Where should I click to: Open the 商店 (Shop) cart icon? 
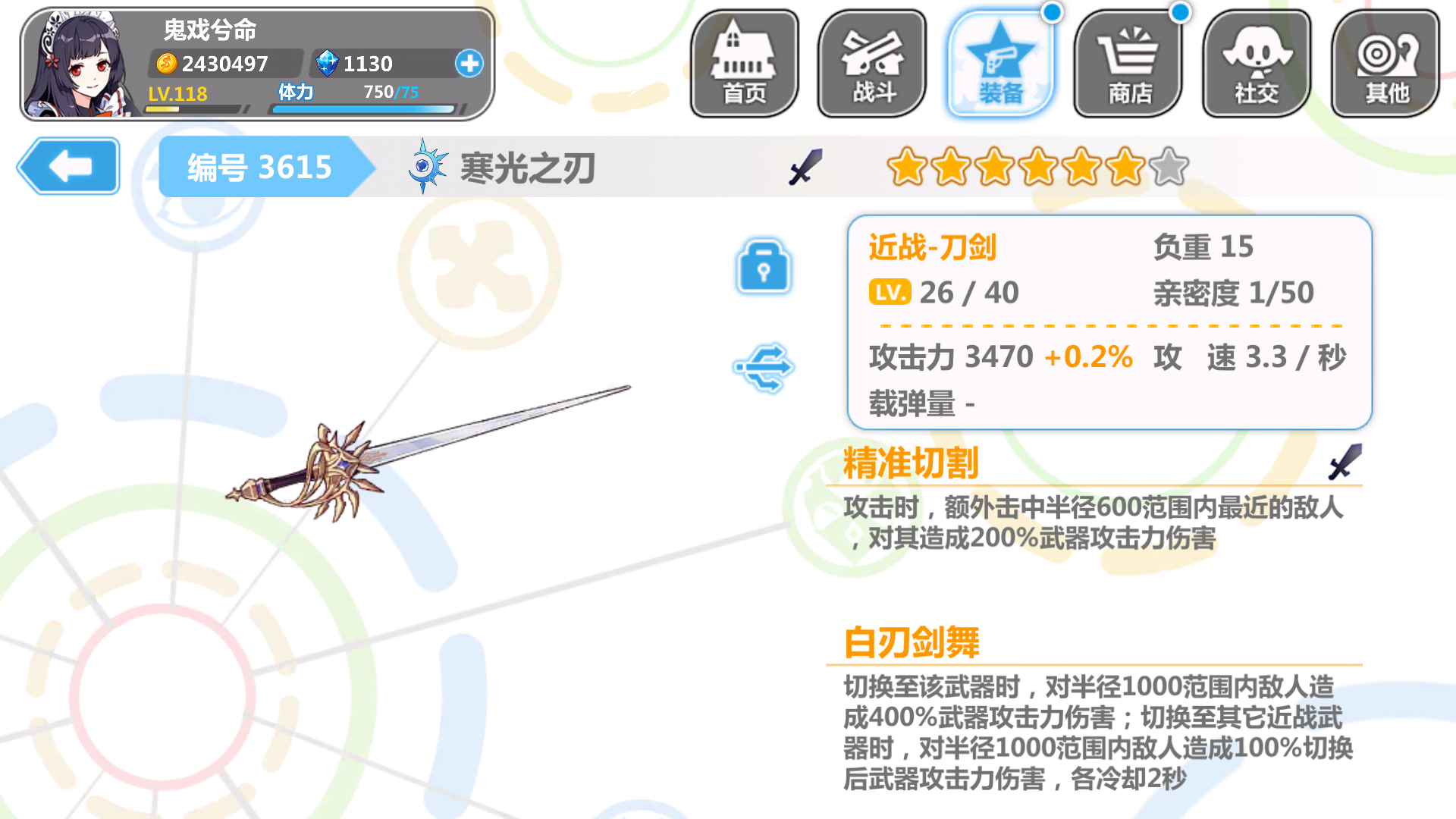coord(1128,62)
